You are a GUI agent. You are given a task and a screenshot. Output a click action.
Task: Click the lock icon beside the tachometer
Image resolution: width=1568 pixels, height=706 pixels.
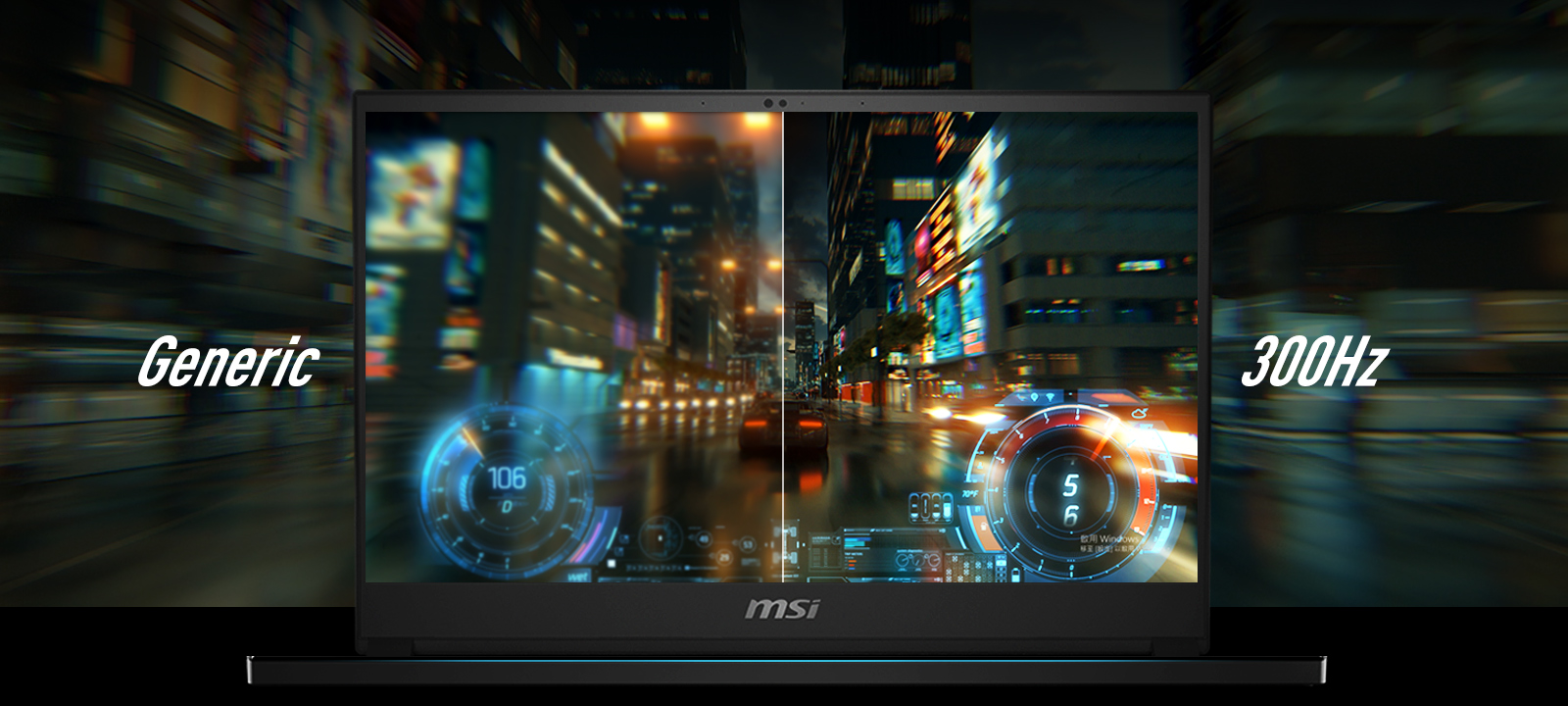pos(984,525)
